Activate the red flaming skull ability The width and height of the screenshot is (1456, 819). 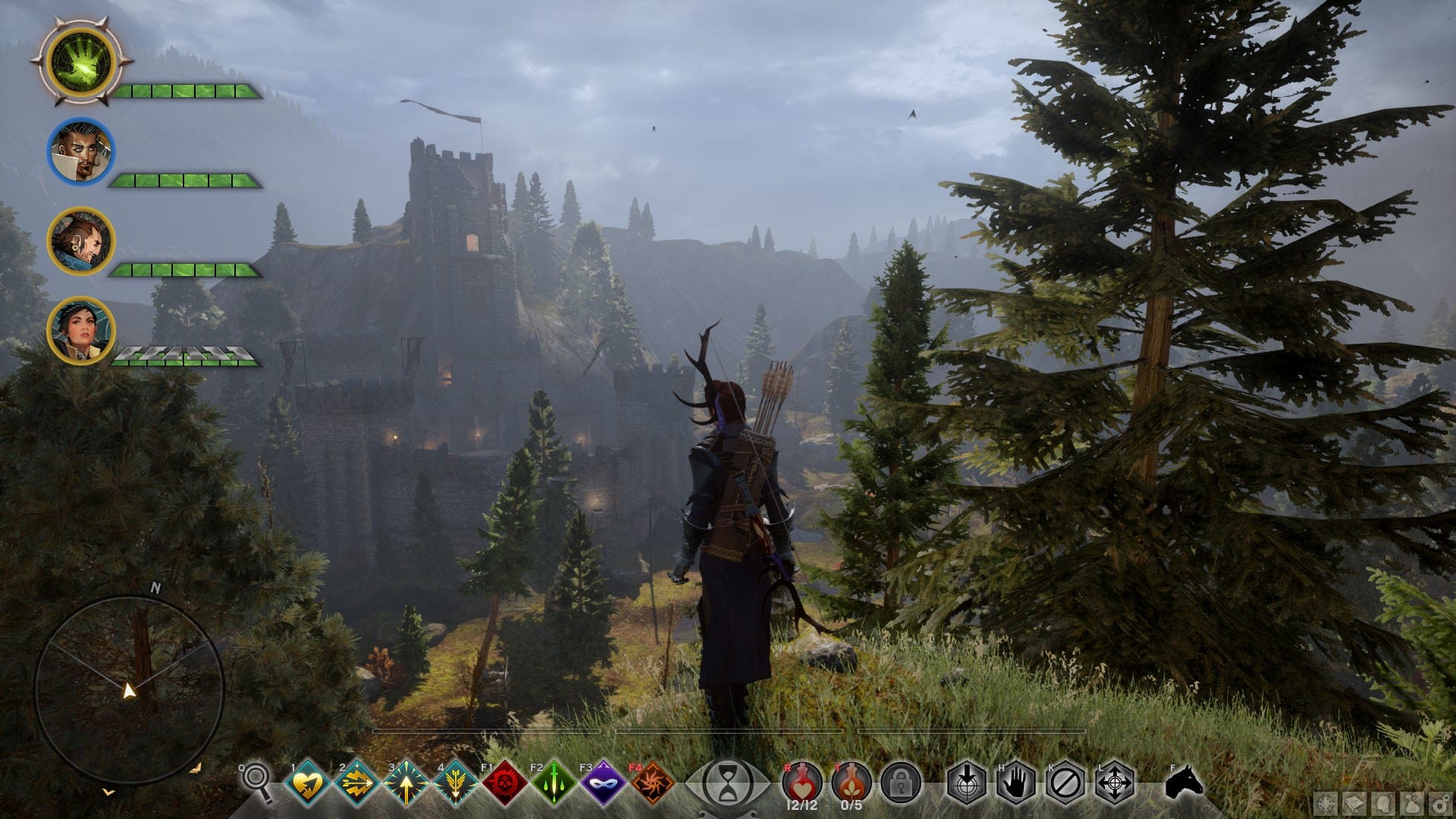click(x=505, y=782)
